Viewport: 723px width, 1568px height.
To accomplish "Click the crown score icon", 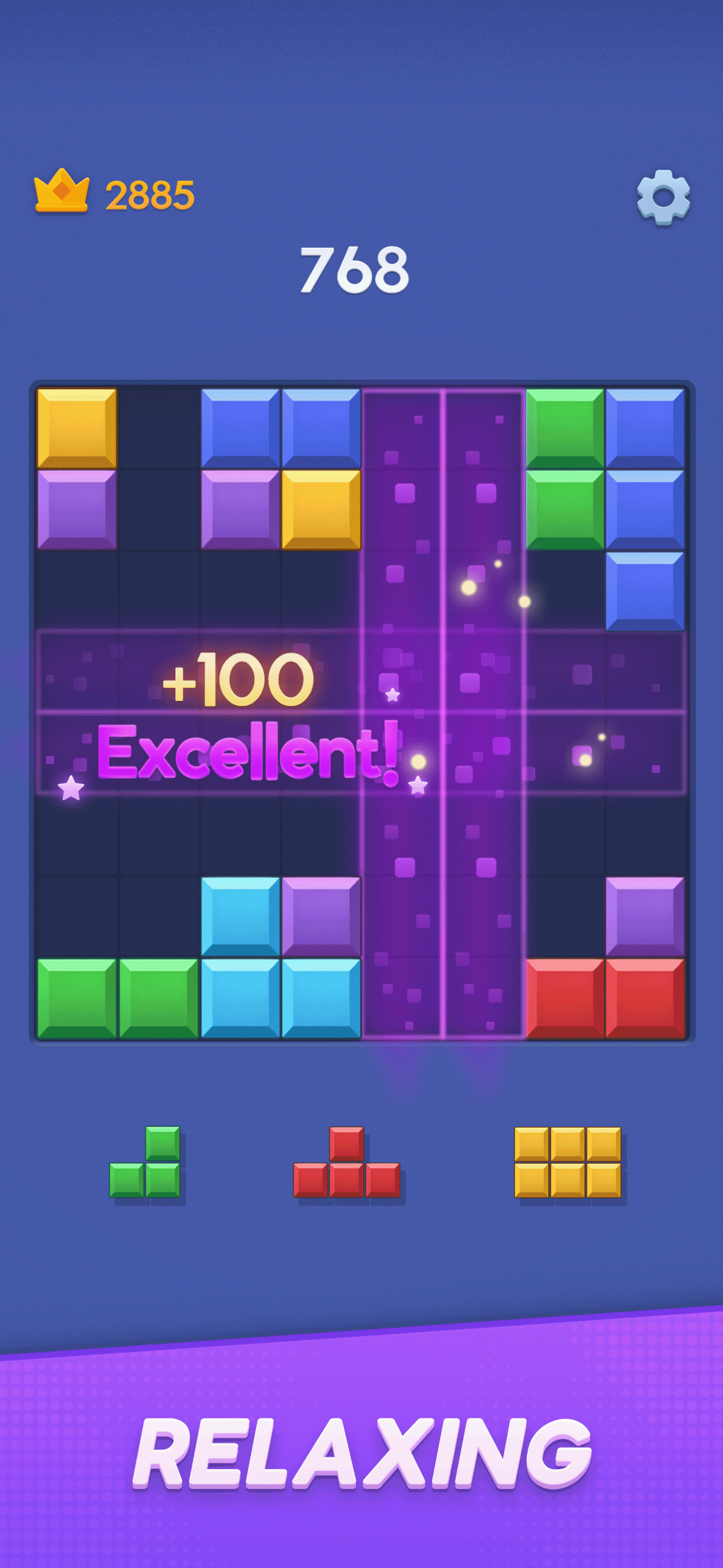I will (61, 192).
